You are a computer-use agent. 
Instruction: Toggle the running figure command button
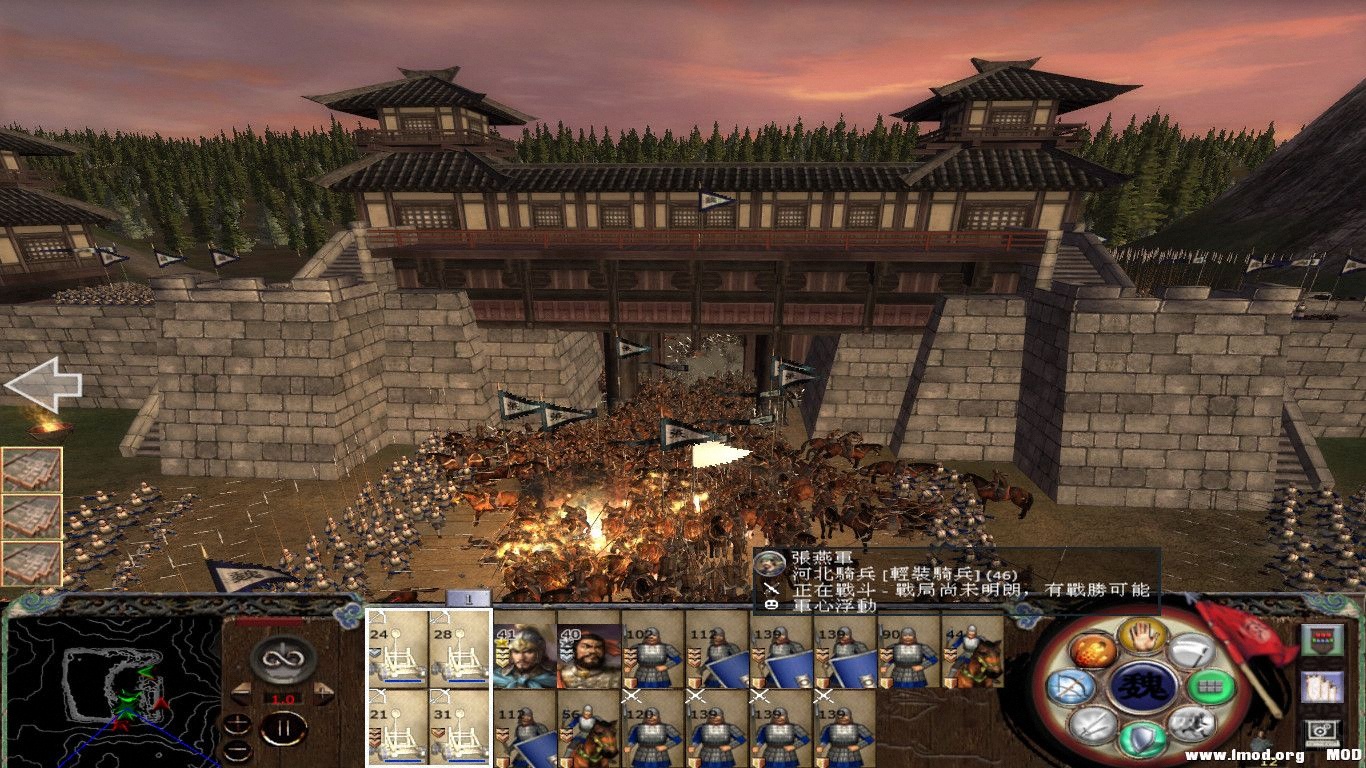(1190, 724)
